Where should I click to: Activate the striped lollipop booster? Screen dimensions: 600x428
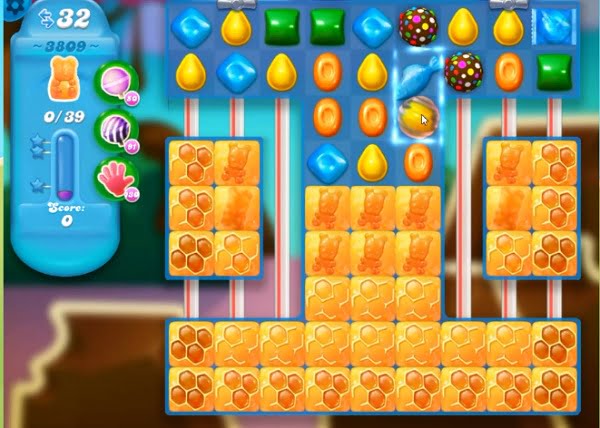[x=115, y=129]
